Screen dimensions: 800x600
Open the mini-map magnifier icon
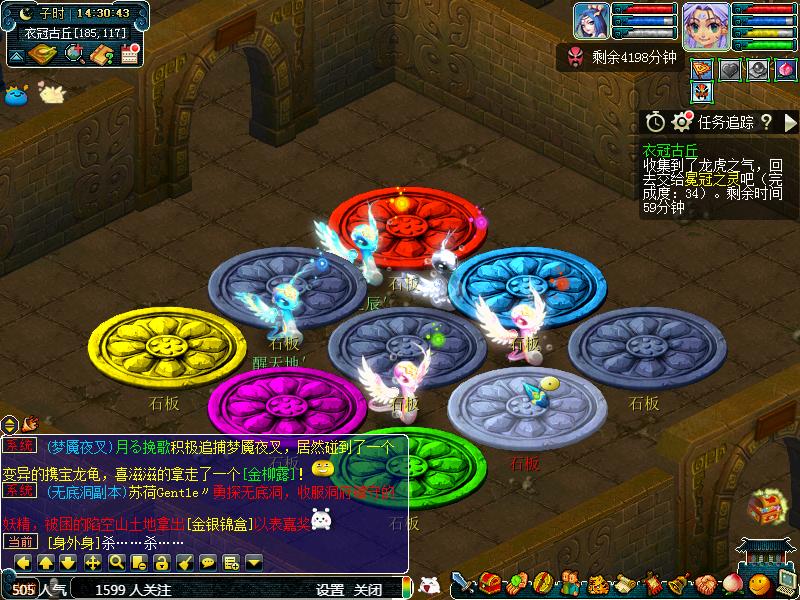73,55
